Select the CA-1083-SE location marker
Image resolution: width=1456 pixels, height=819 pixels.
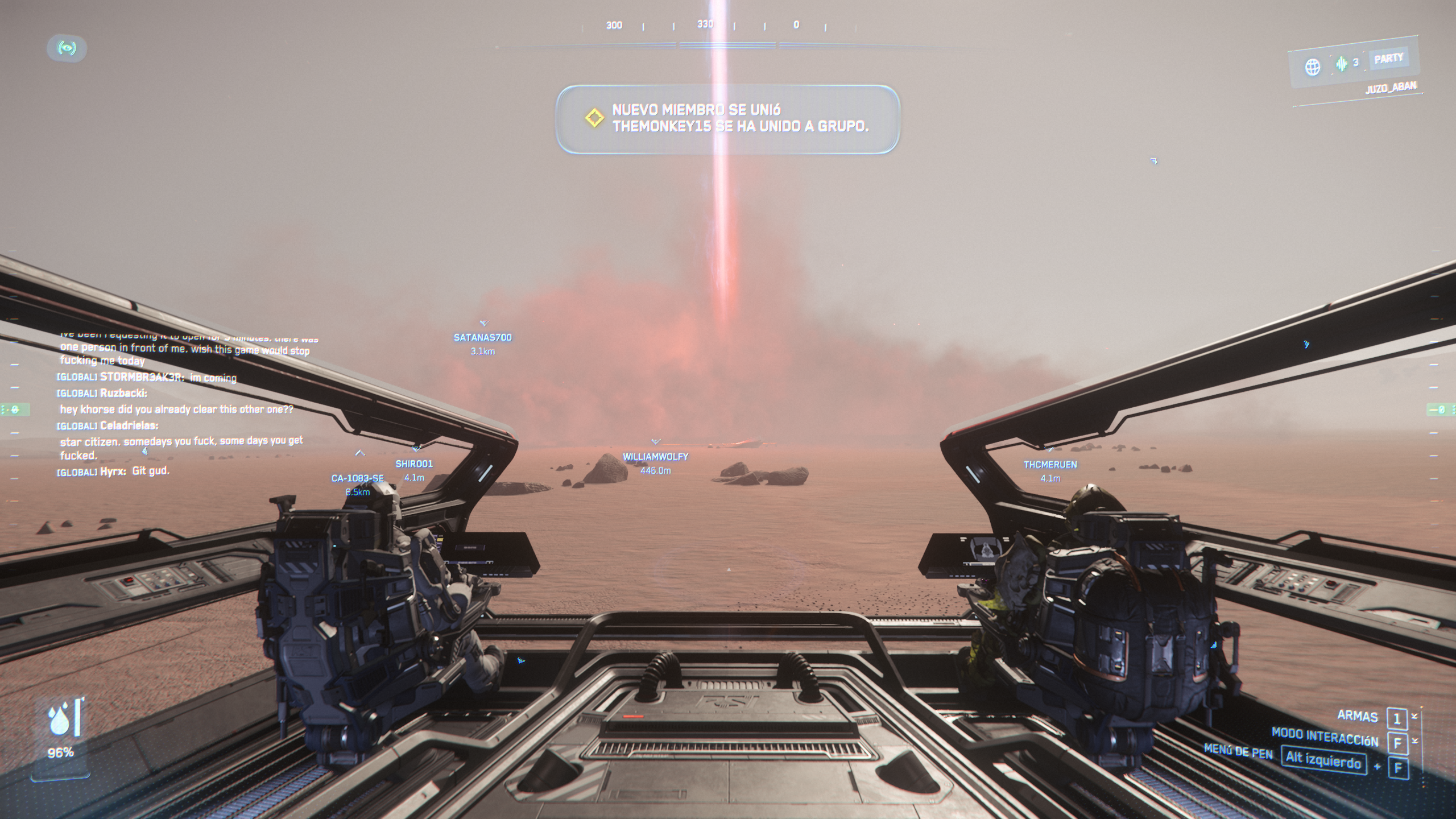[357, 478]
